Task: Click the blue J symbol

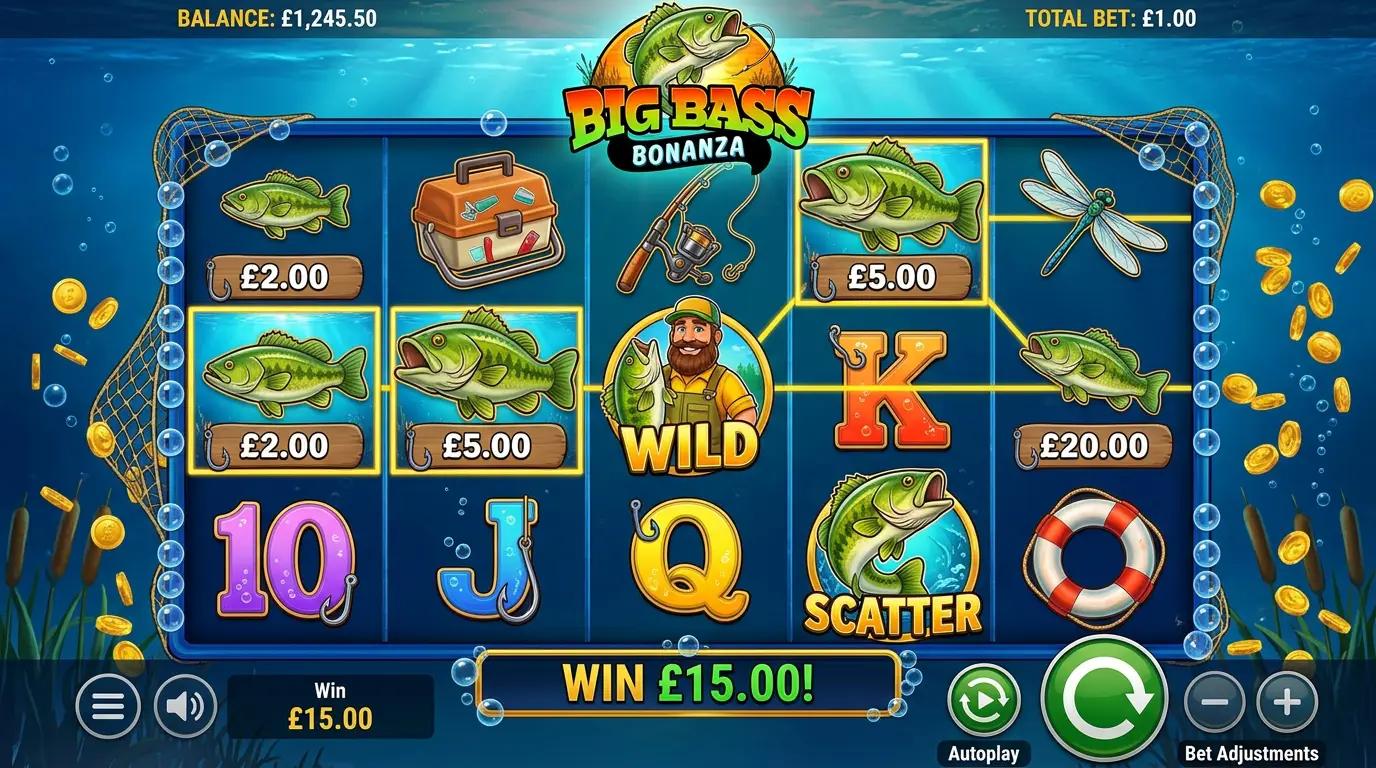Action: (485, 560)
